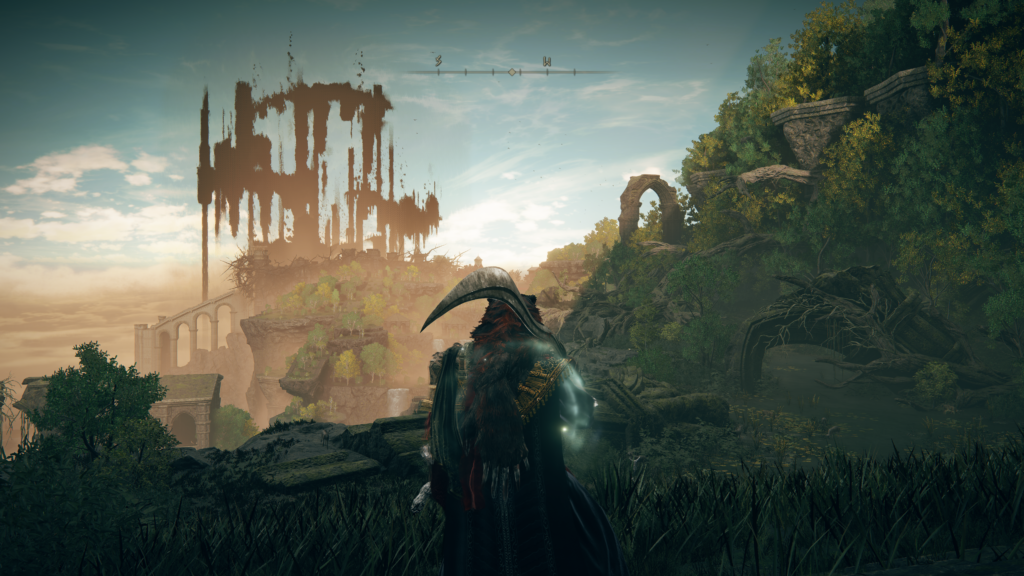
Task: Click the compass bar's center diamond marker
Action: pos(512,71)
